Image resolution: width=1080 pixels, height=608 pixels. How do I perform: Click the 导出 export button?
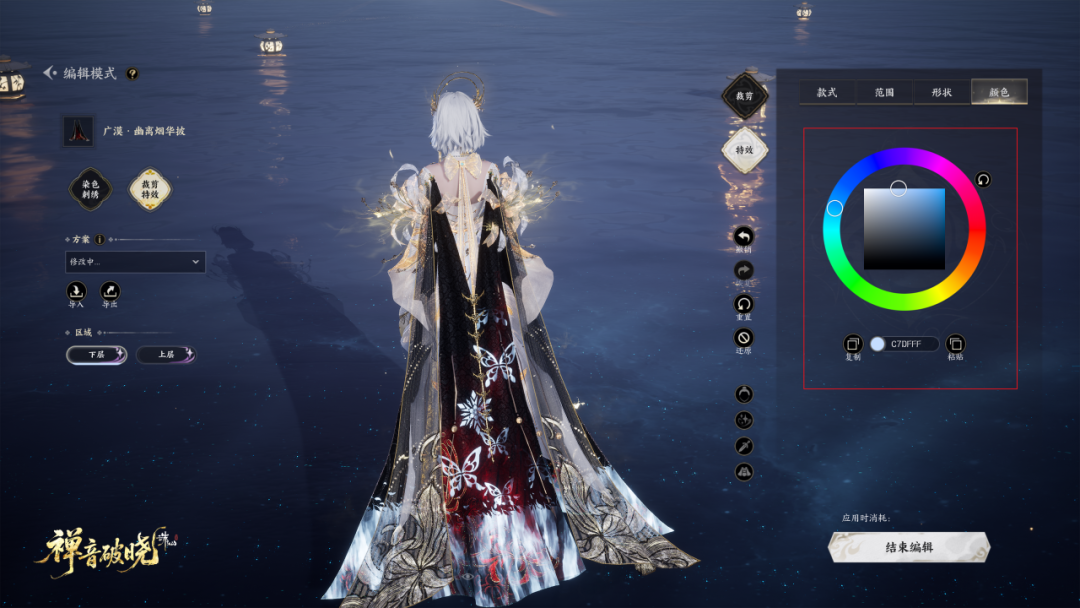110,291
